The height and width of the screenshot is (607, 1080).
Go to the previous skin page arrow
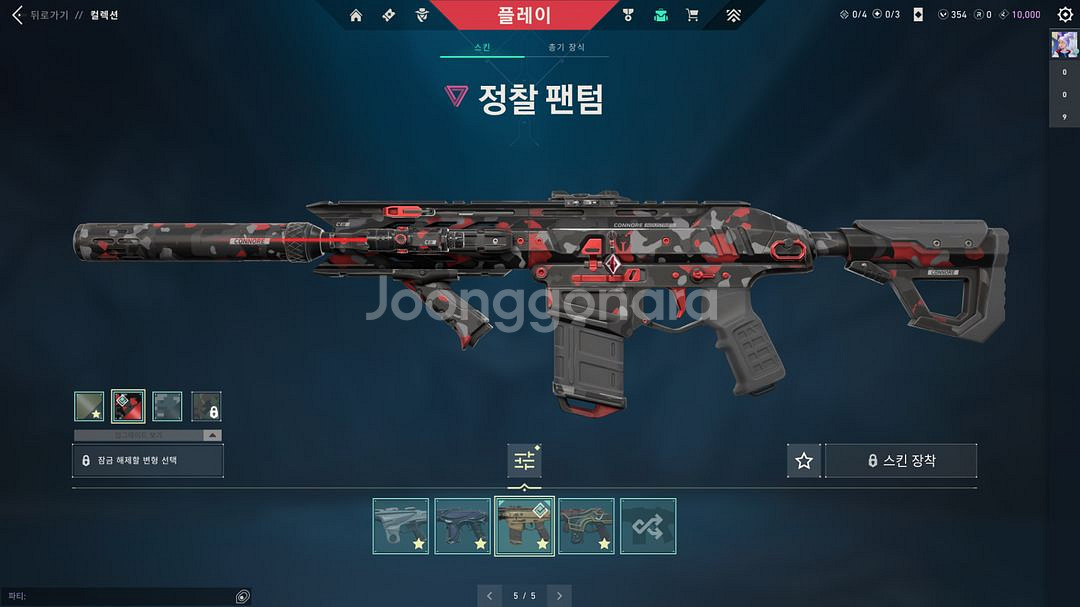(x=489, y=596)
